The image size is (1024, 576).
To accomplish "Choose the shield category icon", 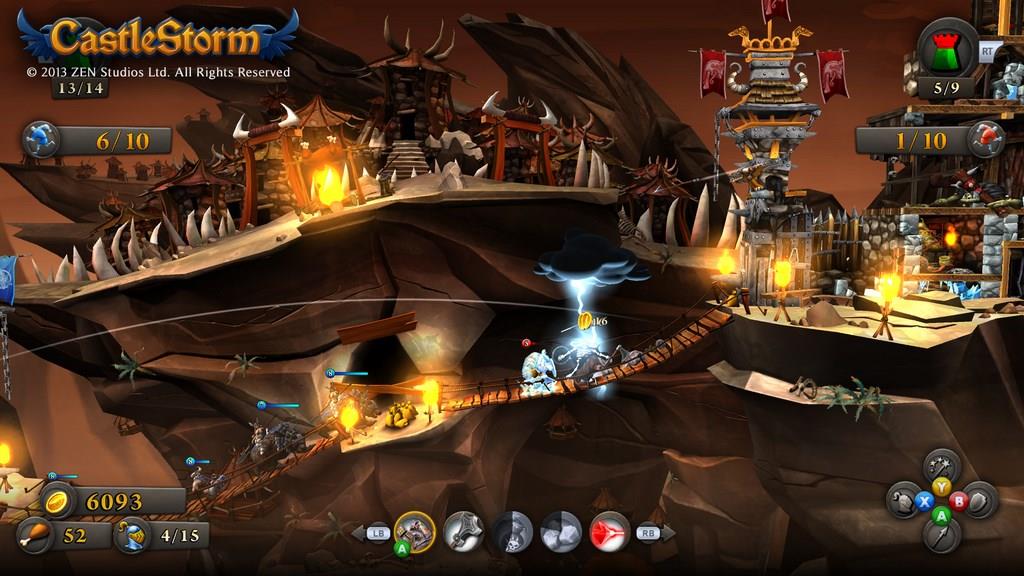I will (x=978, y=500).
